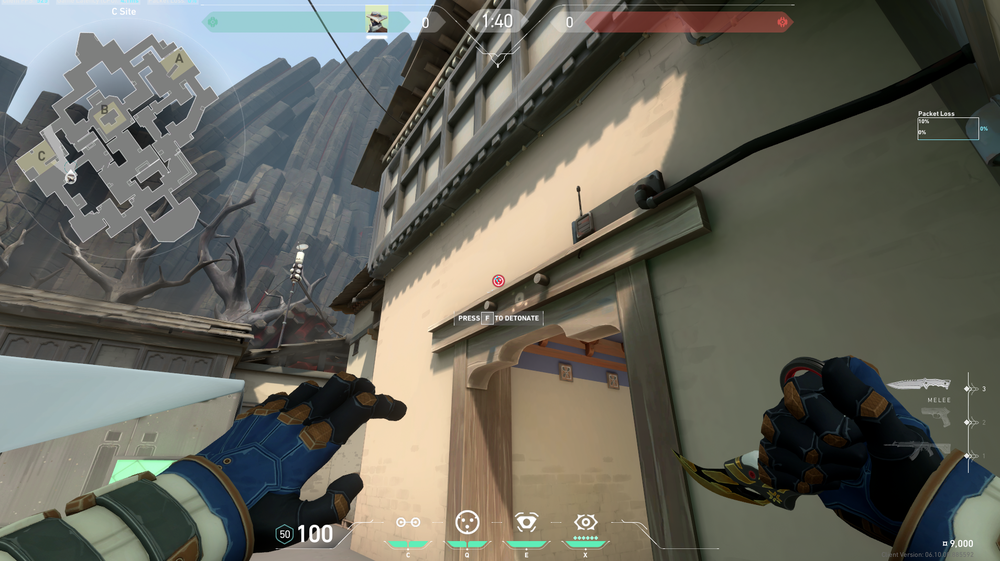This screenshot has height=561, width=1000.
Task: Activate the two-circles C ability icon
Action: click(x=408, y=522)
